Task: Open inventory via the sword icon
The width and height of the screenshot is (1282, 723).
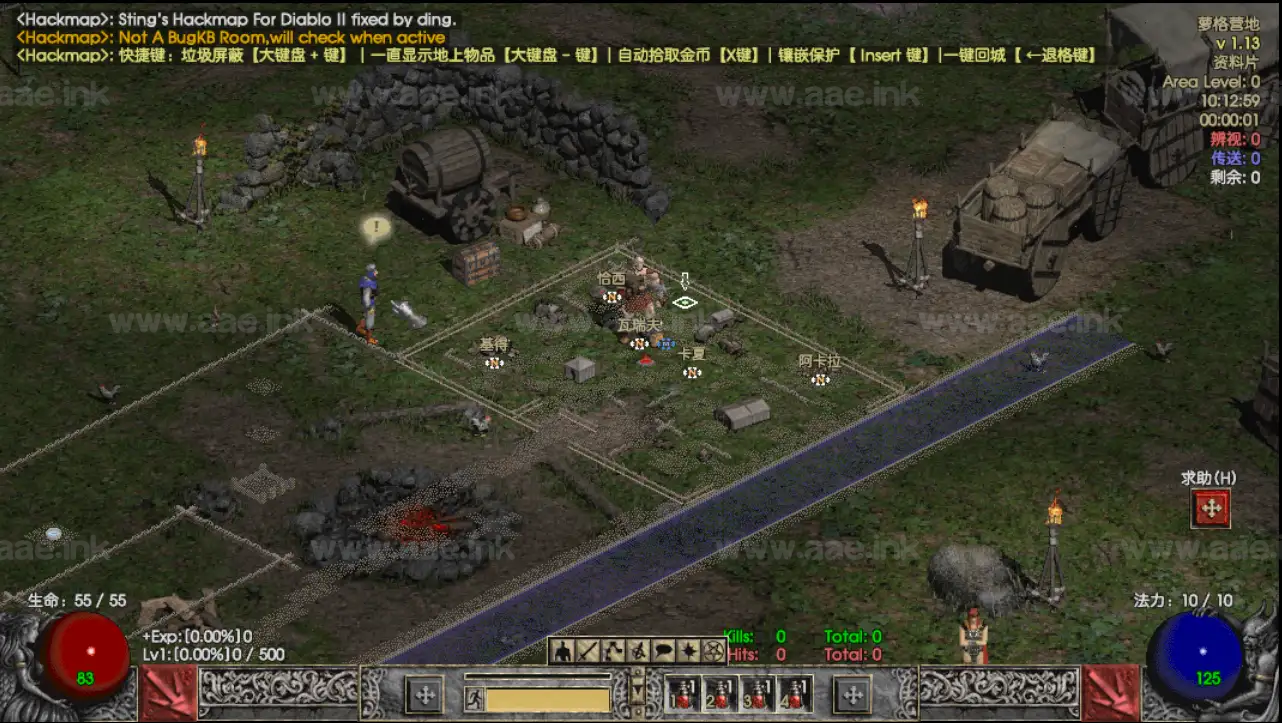Action: click(x=589, y=651)
